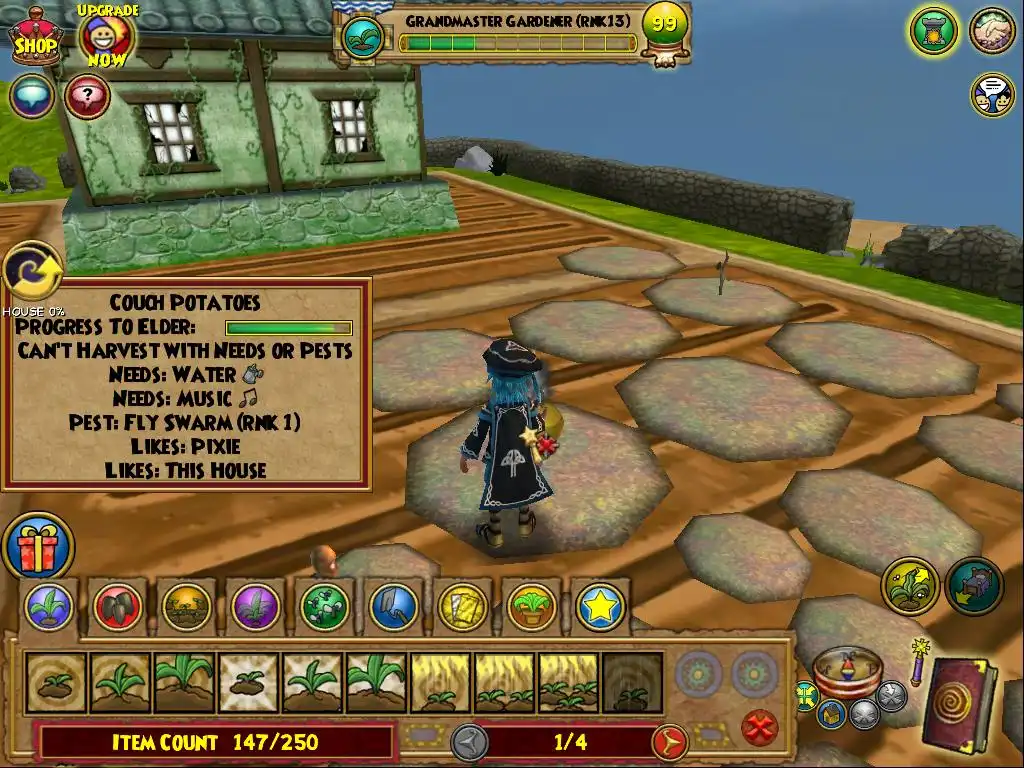
Task: Go to the previous inventory page
Action: pos(468,742)
